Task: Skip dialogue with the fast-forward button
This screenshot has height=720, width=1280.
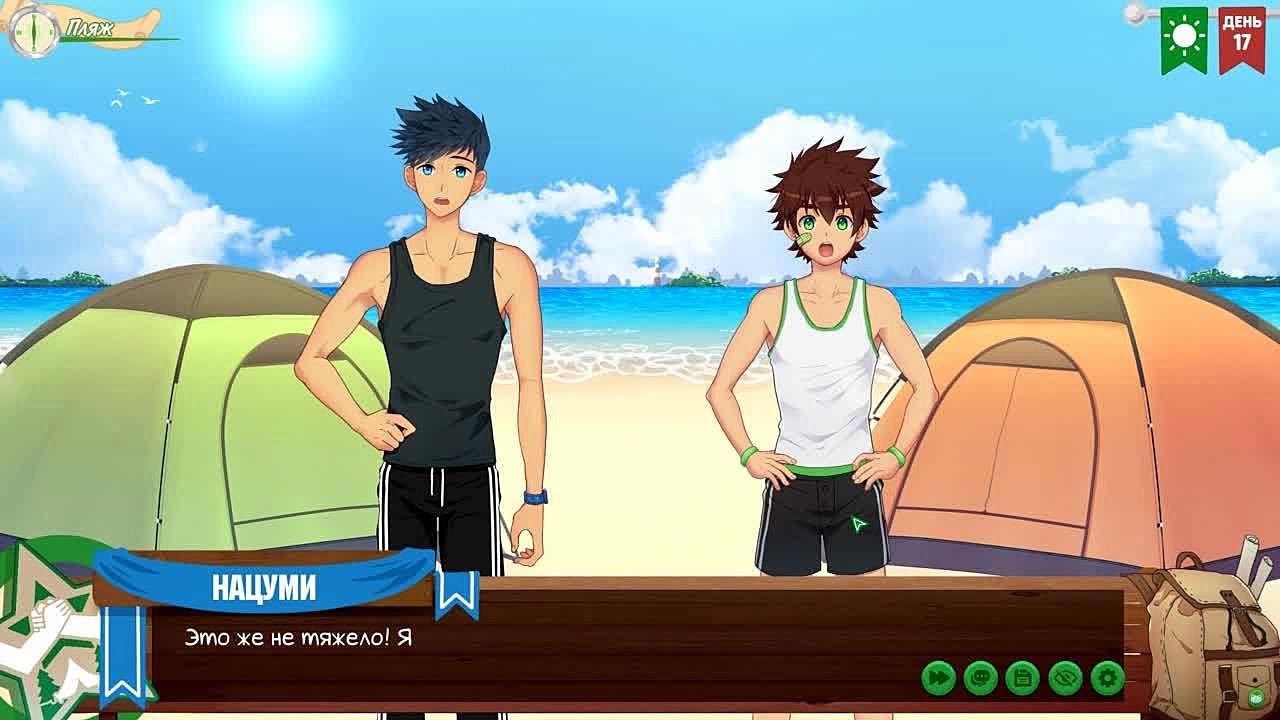Action: (938, 678)
